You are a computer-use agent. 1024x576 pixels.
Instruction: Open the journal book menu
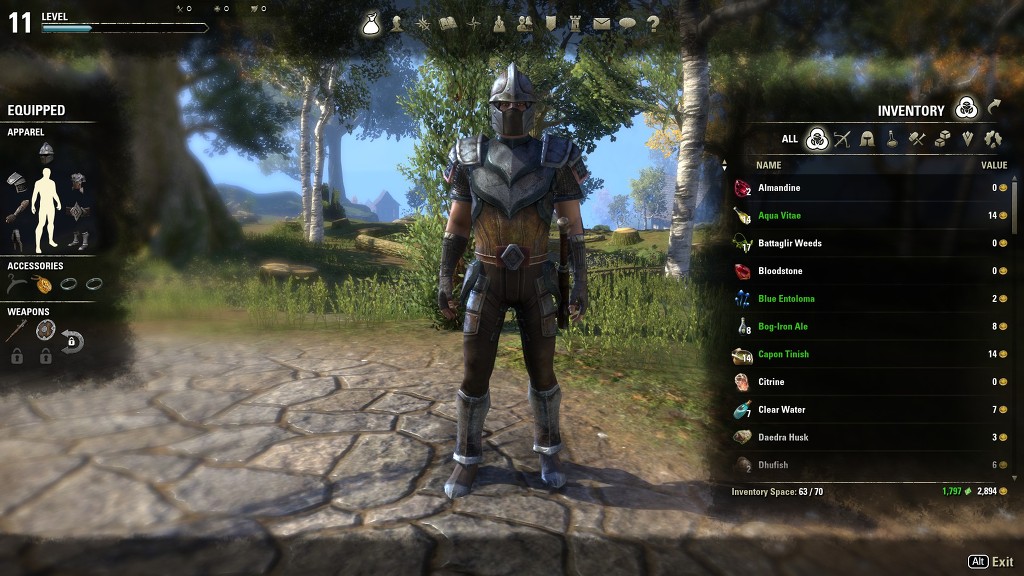click(448, 23)
